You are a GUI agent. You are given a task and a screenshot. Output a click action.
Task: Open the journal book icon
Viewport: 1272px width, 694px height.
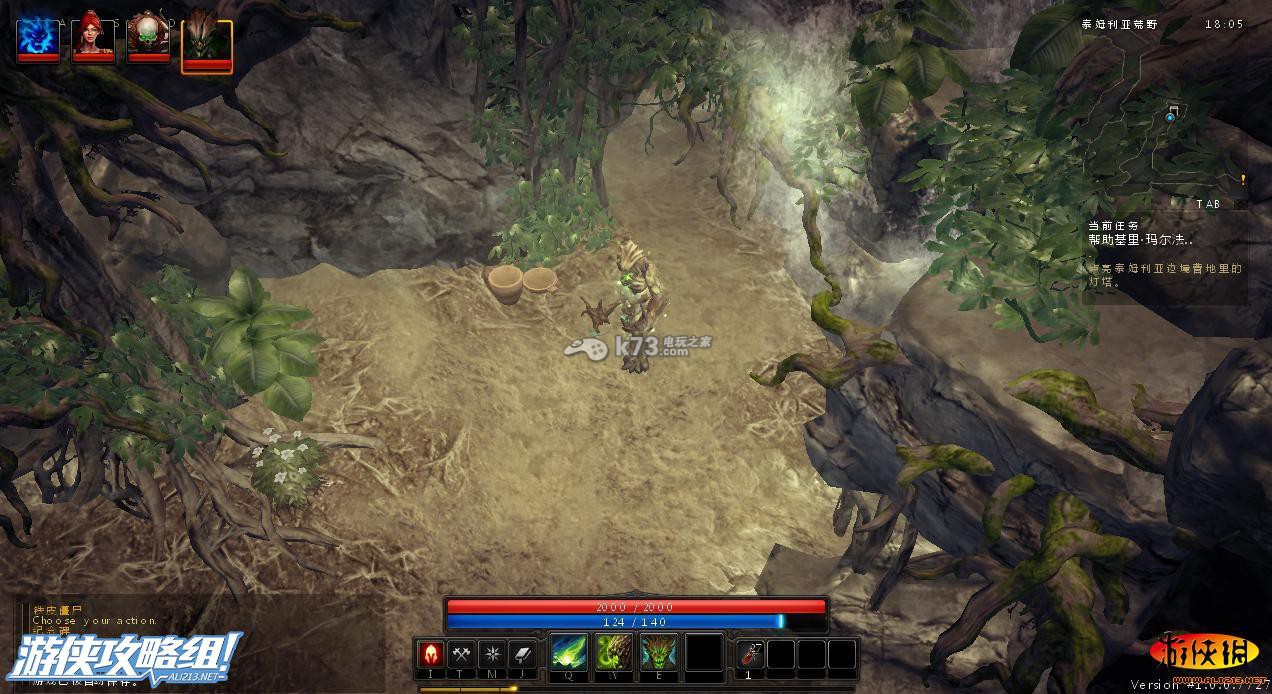click(522, 654)
